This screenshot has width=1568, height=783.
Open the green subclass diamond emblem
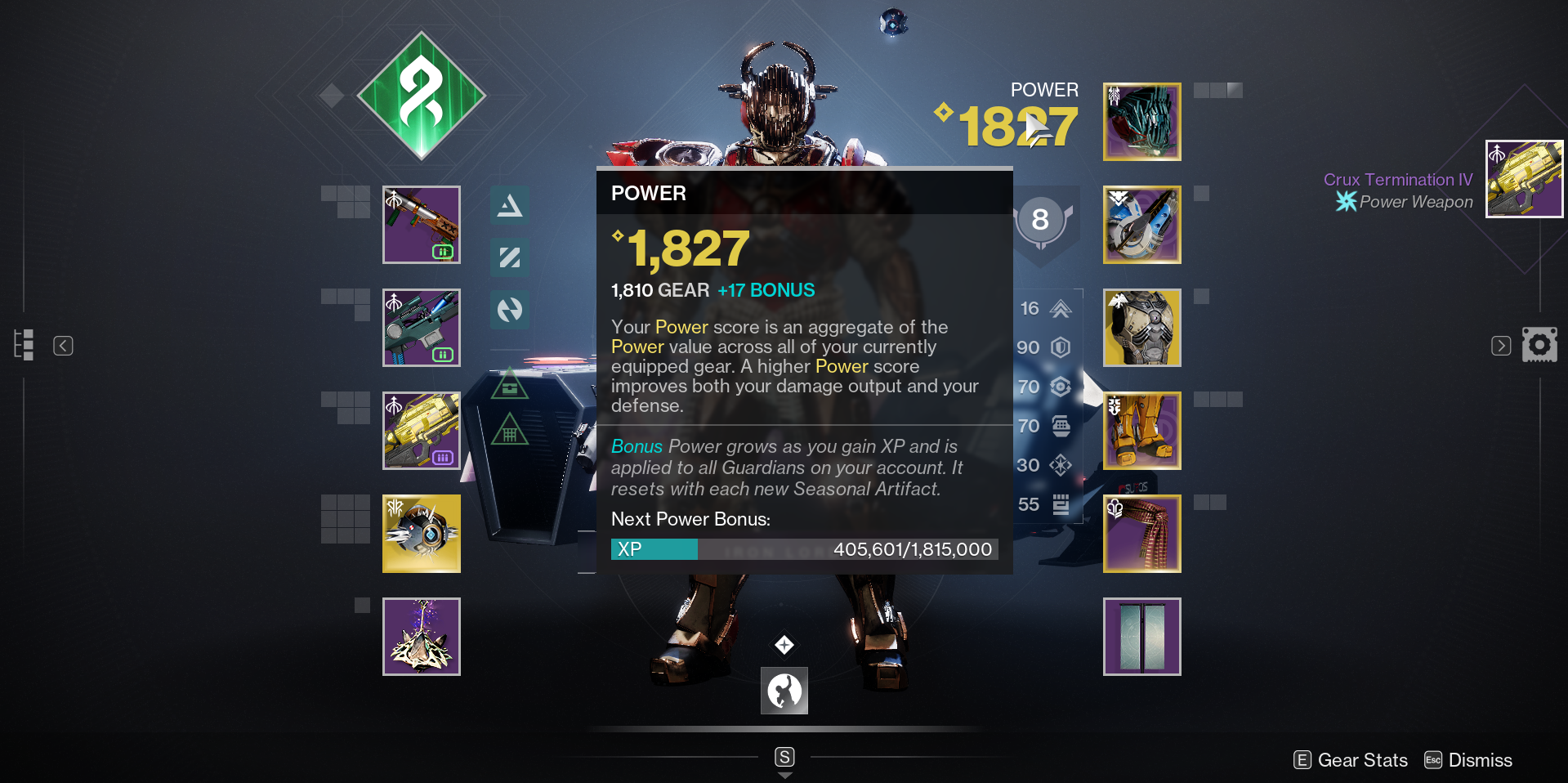(x=422, y=96)
